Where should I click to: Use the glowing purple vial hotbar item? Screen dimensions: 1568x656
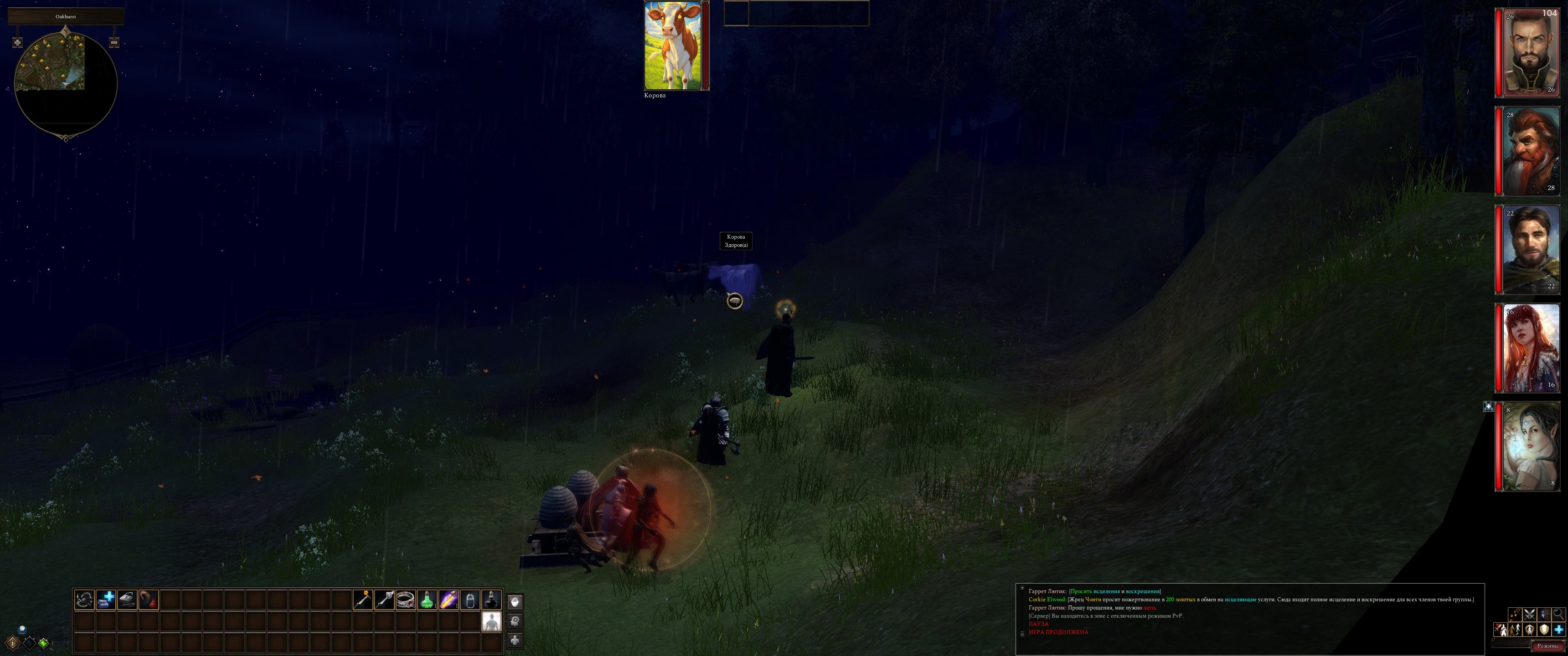pos(449,600)
